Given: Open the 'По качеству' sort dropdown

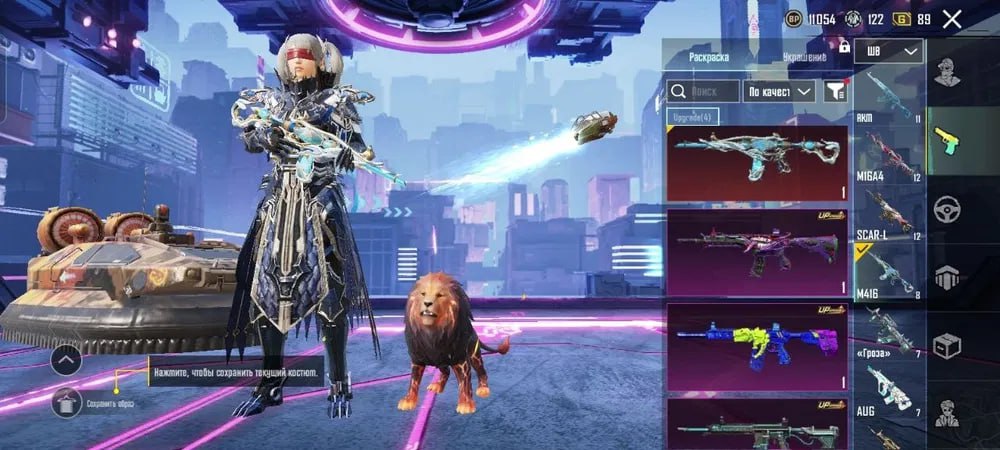Looking at the screenshot, I should tap(779, 91).
